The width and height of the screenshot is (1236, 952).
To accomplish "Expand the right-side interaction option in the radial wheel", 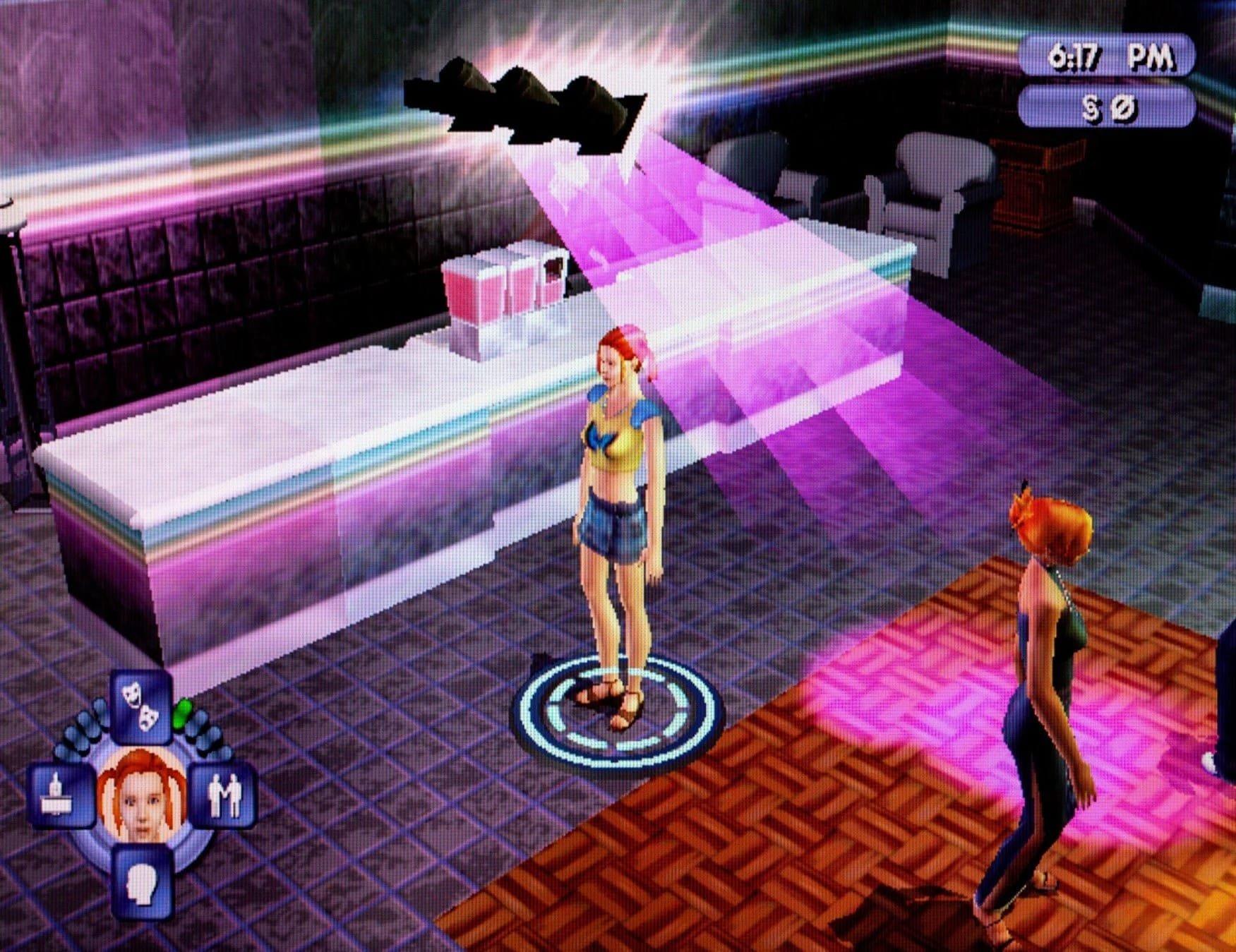I will pos(225,796).
